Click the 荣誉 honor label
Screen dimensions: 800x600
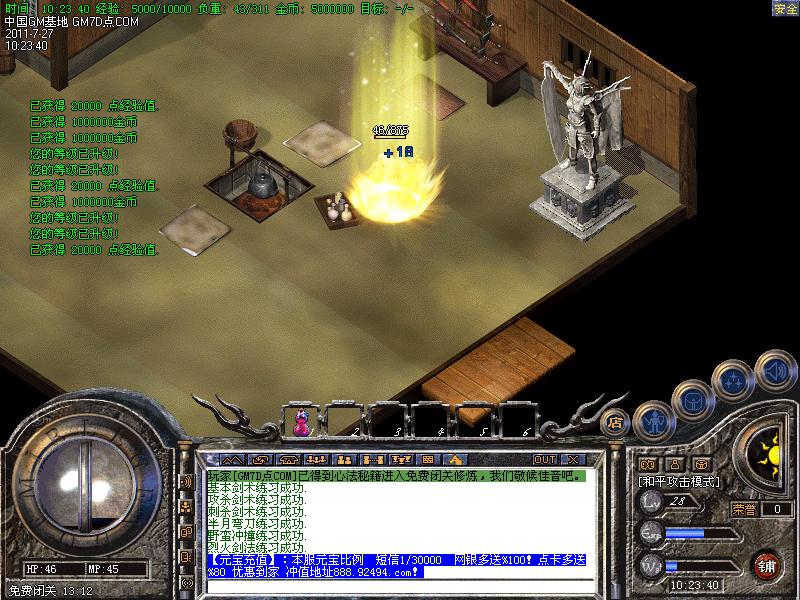point(744,509)
